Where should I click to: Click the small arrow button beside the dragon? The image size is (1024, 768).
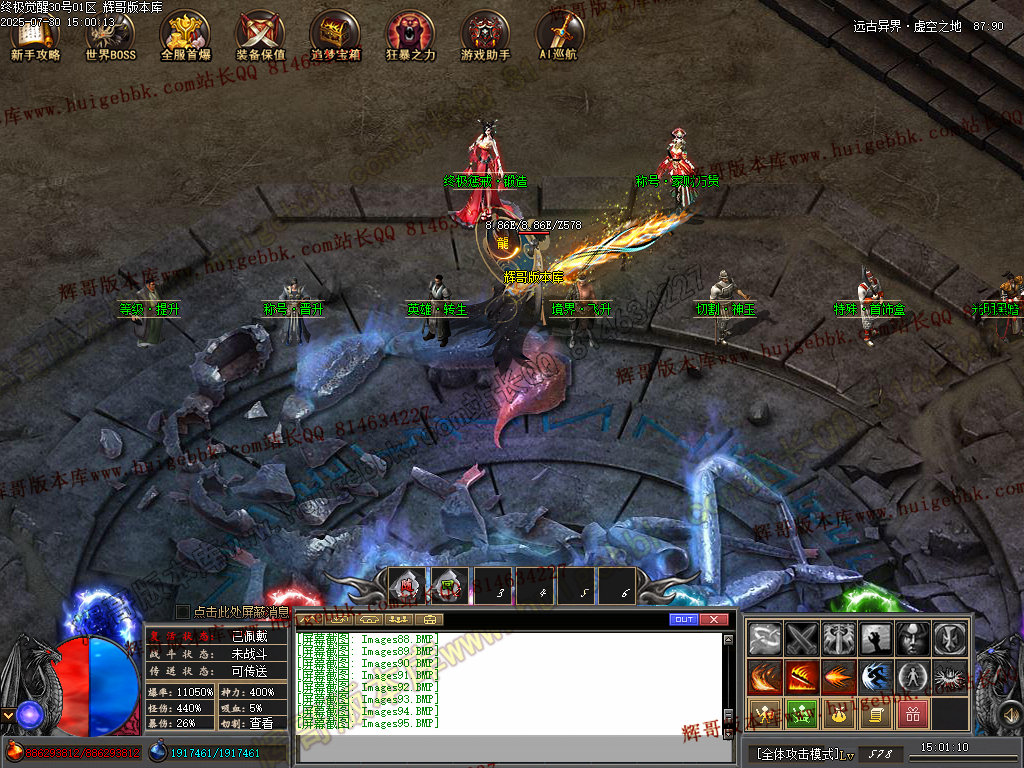[x=8, y=715]
